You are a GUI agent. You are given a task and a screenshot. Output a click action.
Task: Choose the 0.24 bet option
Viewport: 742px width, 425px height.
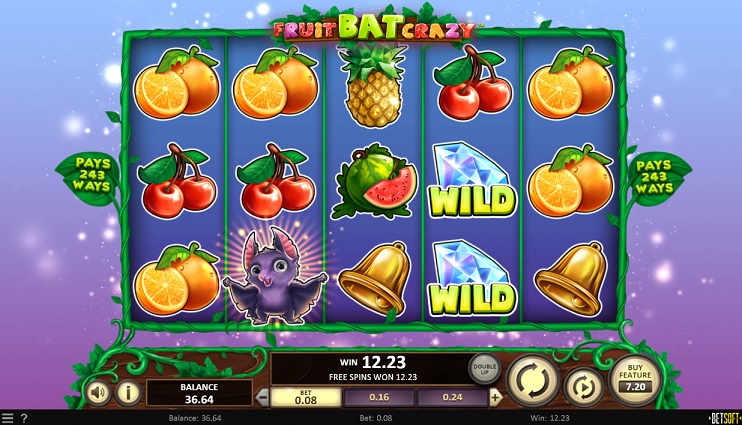(x=452, y=397)
